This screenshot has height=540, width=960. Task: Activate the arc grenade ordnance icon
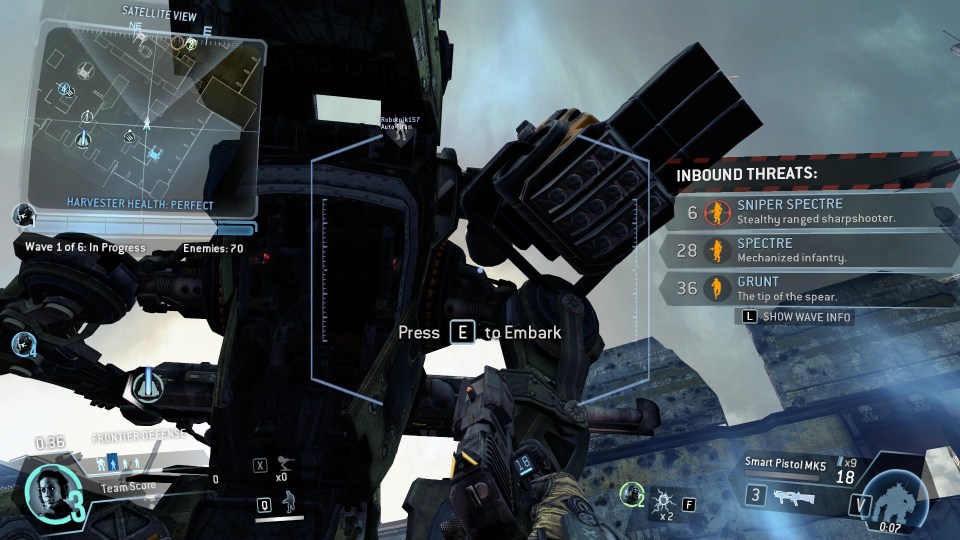[662, 497]
